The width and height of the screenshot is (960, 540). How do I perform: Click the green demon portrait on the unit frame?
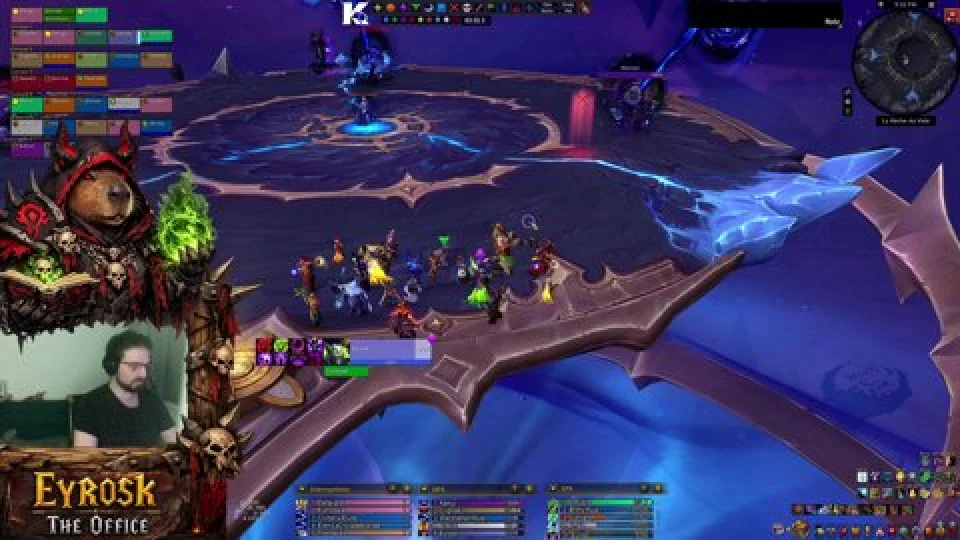pos(337,351)
